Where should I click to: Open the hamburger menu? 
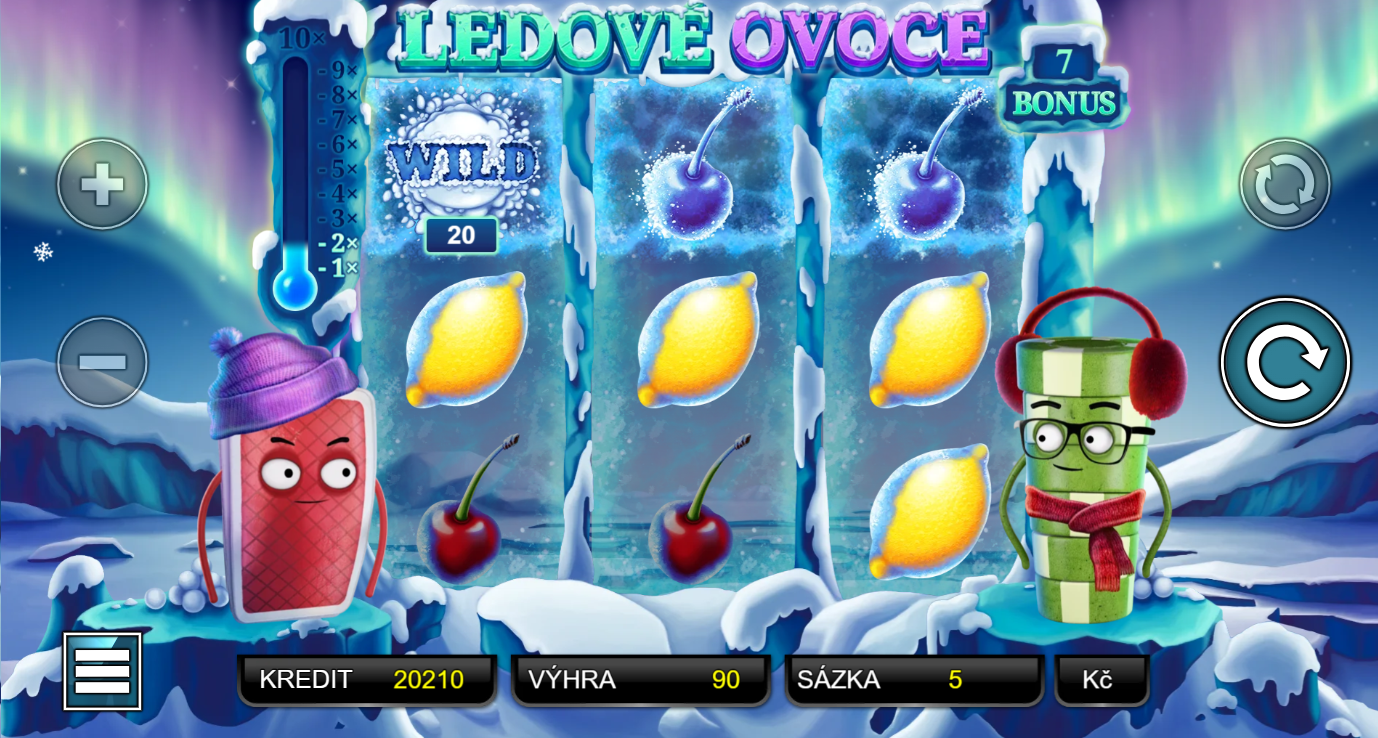coord(102,671)
